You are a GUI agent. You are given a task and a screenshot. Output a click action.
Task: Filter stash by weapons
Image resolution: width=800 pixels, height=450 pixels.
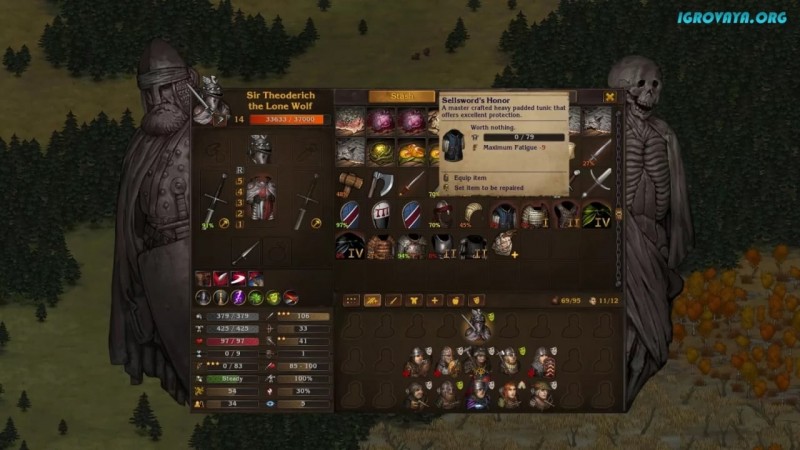[393, 300]
